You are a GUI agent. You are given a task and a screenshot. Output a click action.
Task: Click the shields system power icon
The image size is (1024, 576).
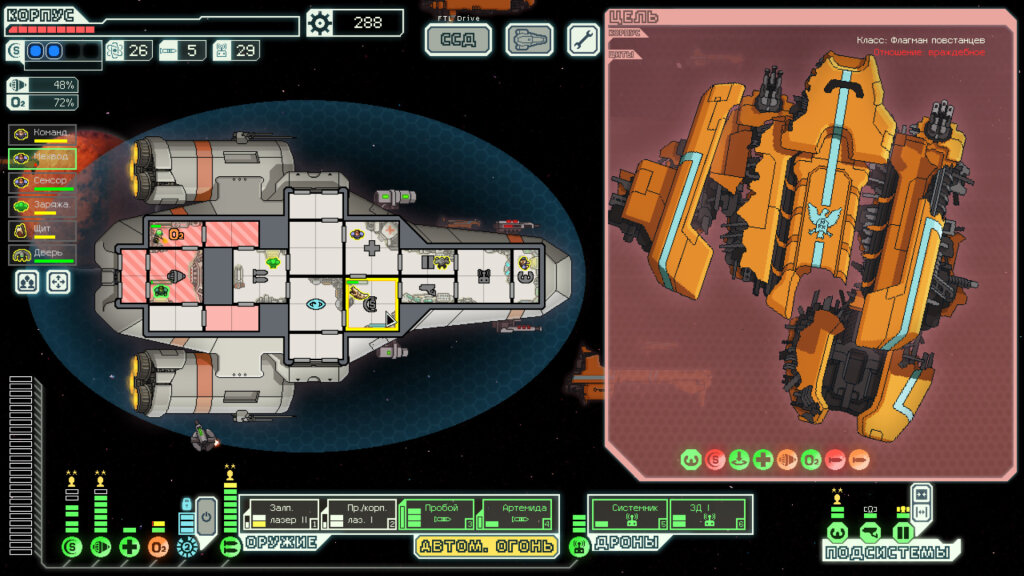point(71,546)
